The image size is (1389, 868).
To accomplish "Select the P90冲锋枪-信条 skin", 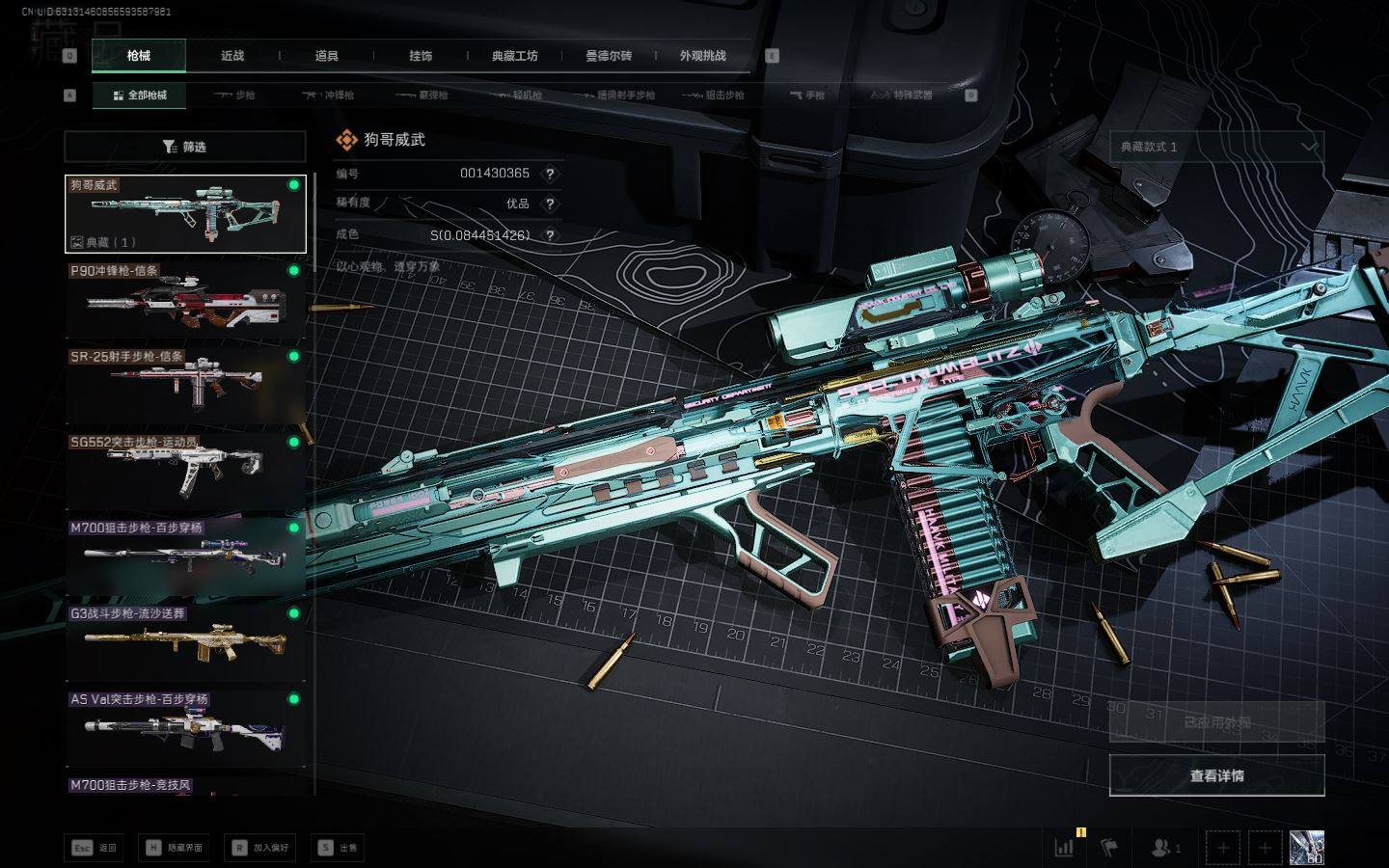I will coord(184,300).
